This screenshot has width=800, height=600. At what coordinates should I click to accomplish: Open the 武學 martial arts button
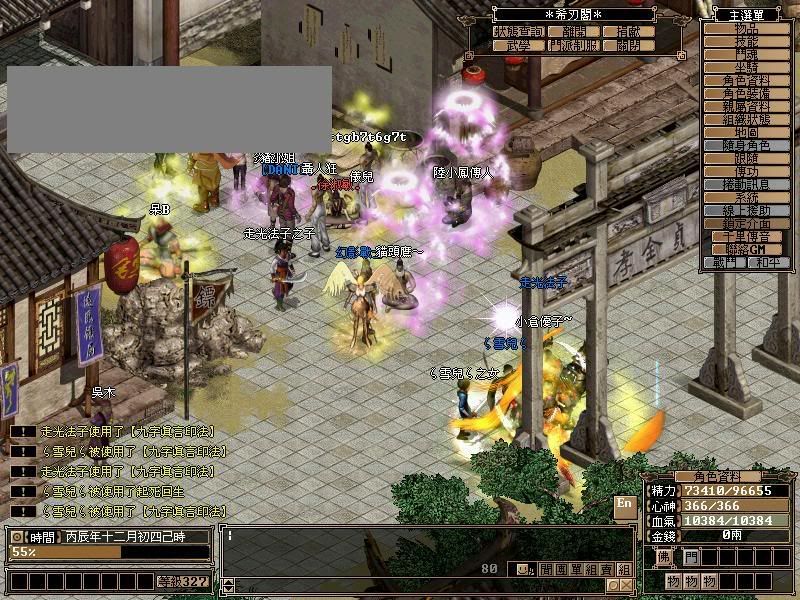coord(517,46)
